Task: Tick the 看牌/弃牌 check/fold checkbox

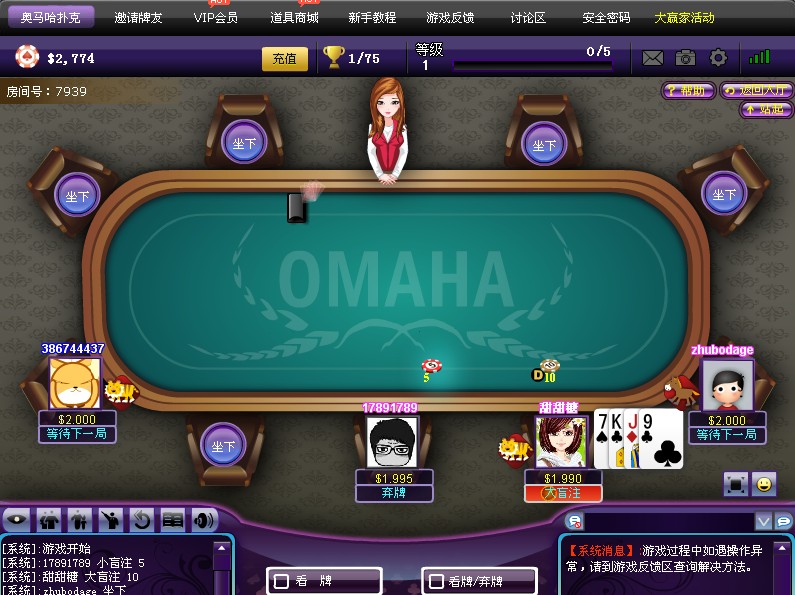Action: [437, 580]
